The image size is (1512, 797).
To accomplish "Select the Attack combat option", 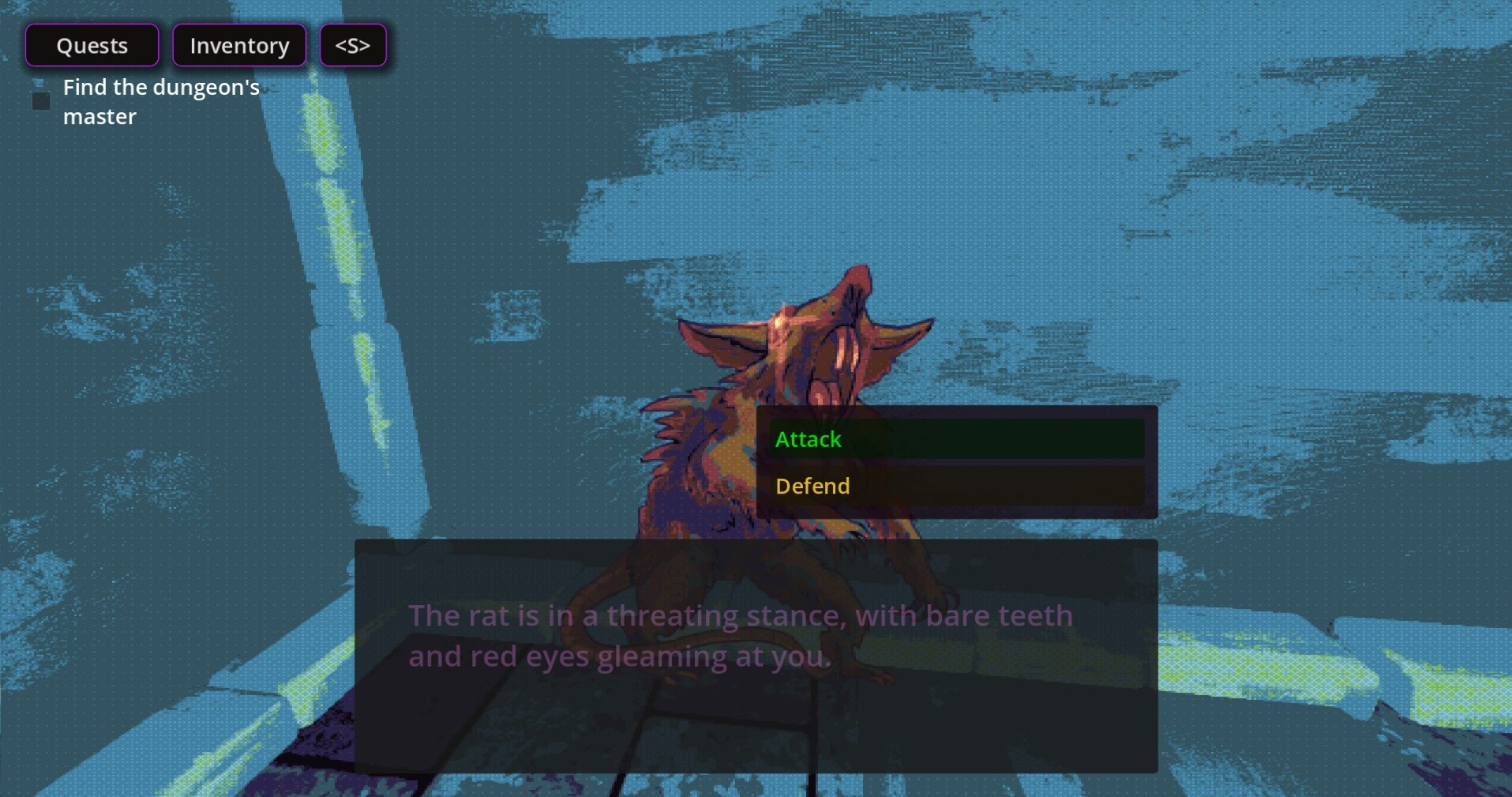I will 808,439.
